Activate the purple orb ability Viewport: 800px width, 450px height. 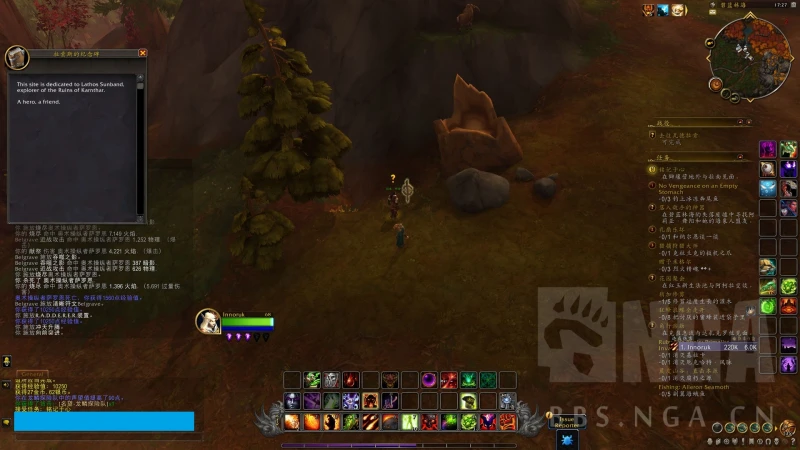point(428,380)
